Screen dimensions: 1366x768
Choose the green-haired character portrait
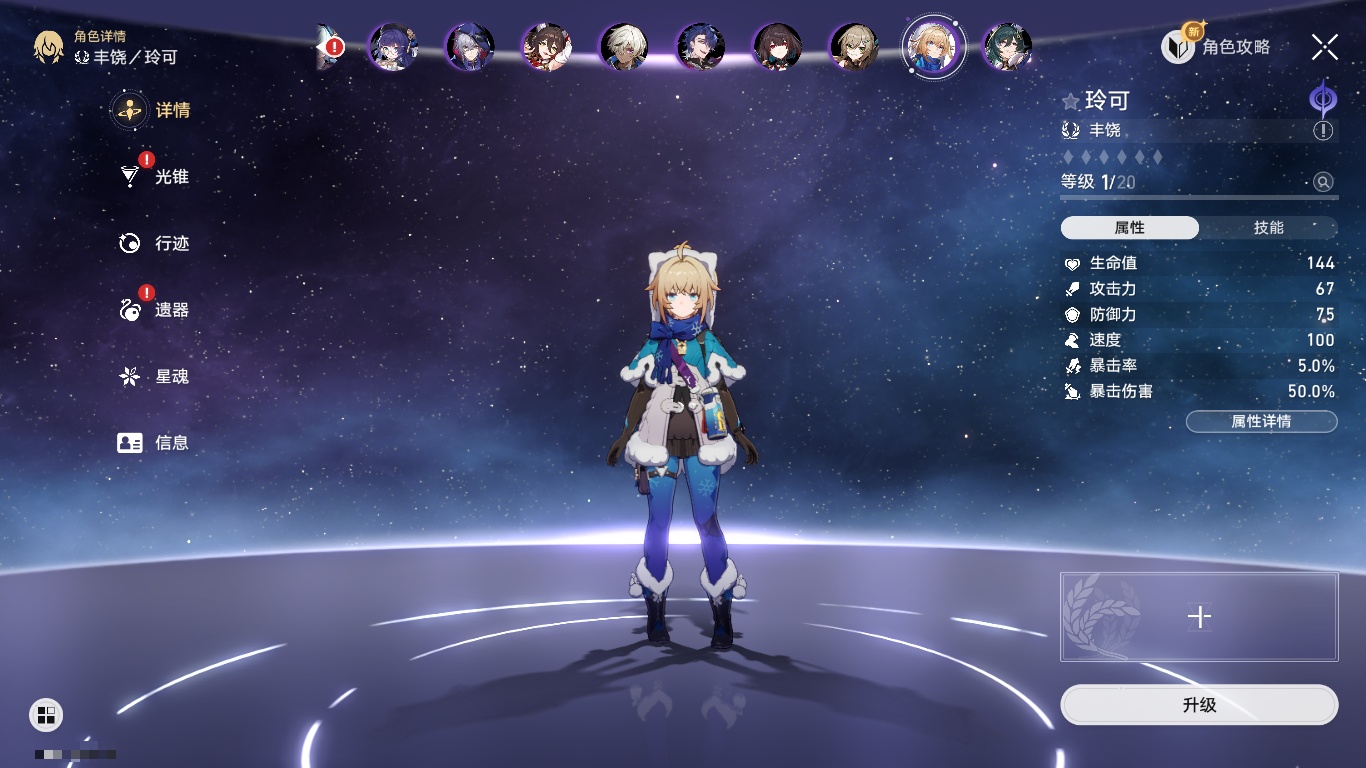coord(1007,46)
